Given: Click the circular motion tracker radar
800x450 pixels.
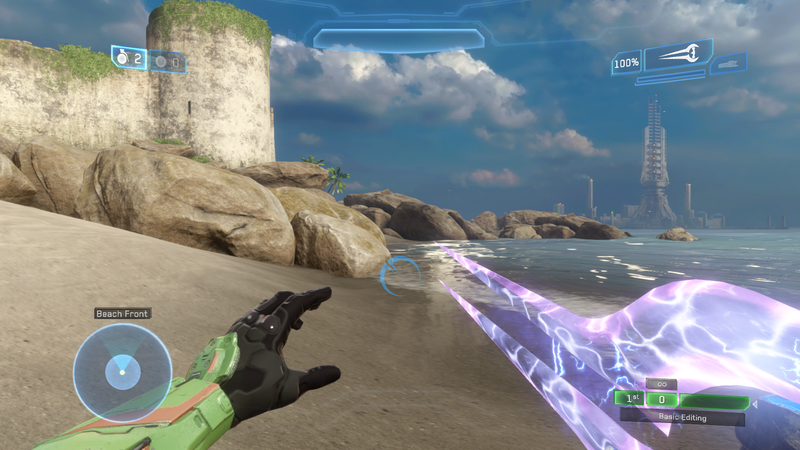Looking at the screenshot, I should click(122, 372).
